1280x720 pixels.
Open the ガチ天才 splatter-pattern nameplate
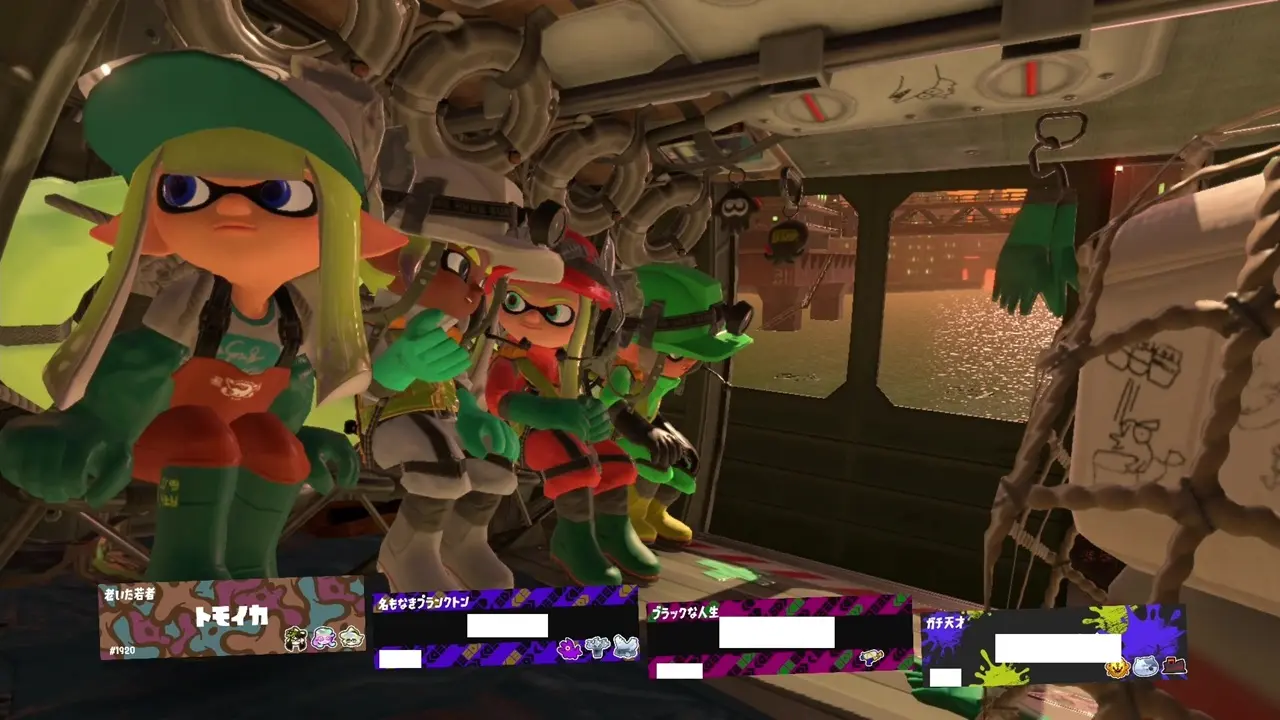click(1052, 645)
